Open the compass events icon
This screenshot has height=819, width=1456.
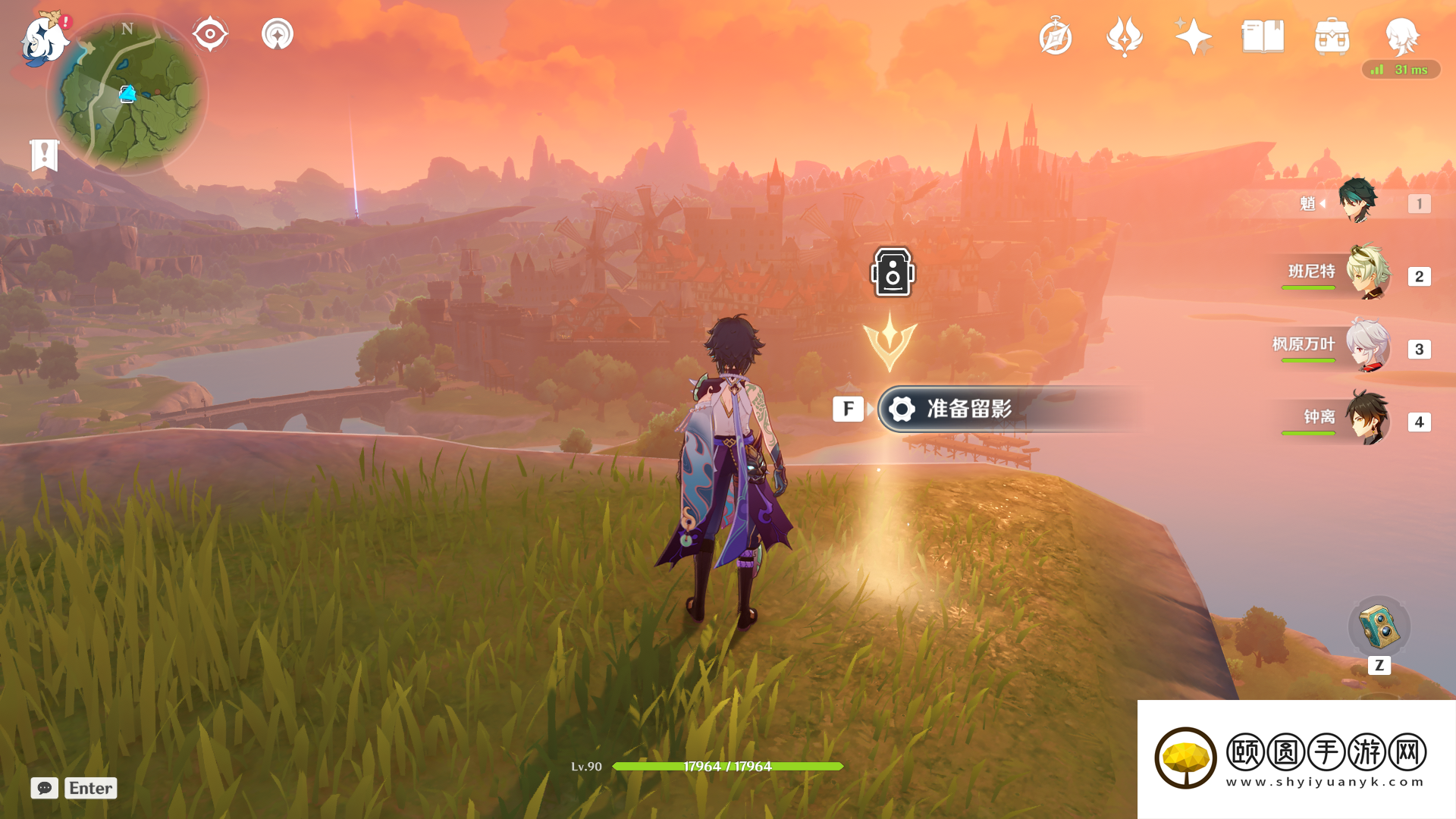pyautogui.click(x=1056, y=36)
